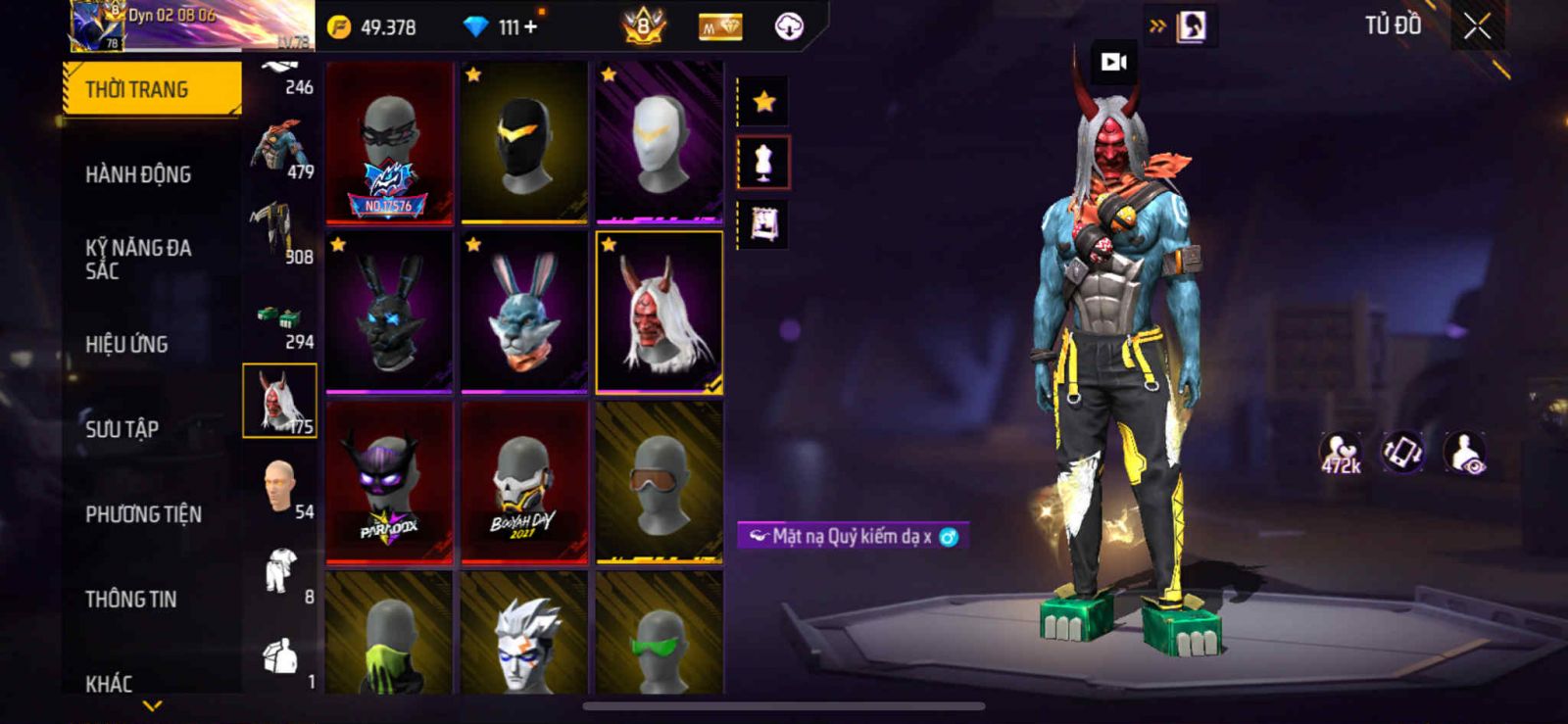Open the favorites star filter

pyautogui.click(x=763, y=101)
